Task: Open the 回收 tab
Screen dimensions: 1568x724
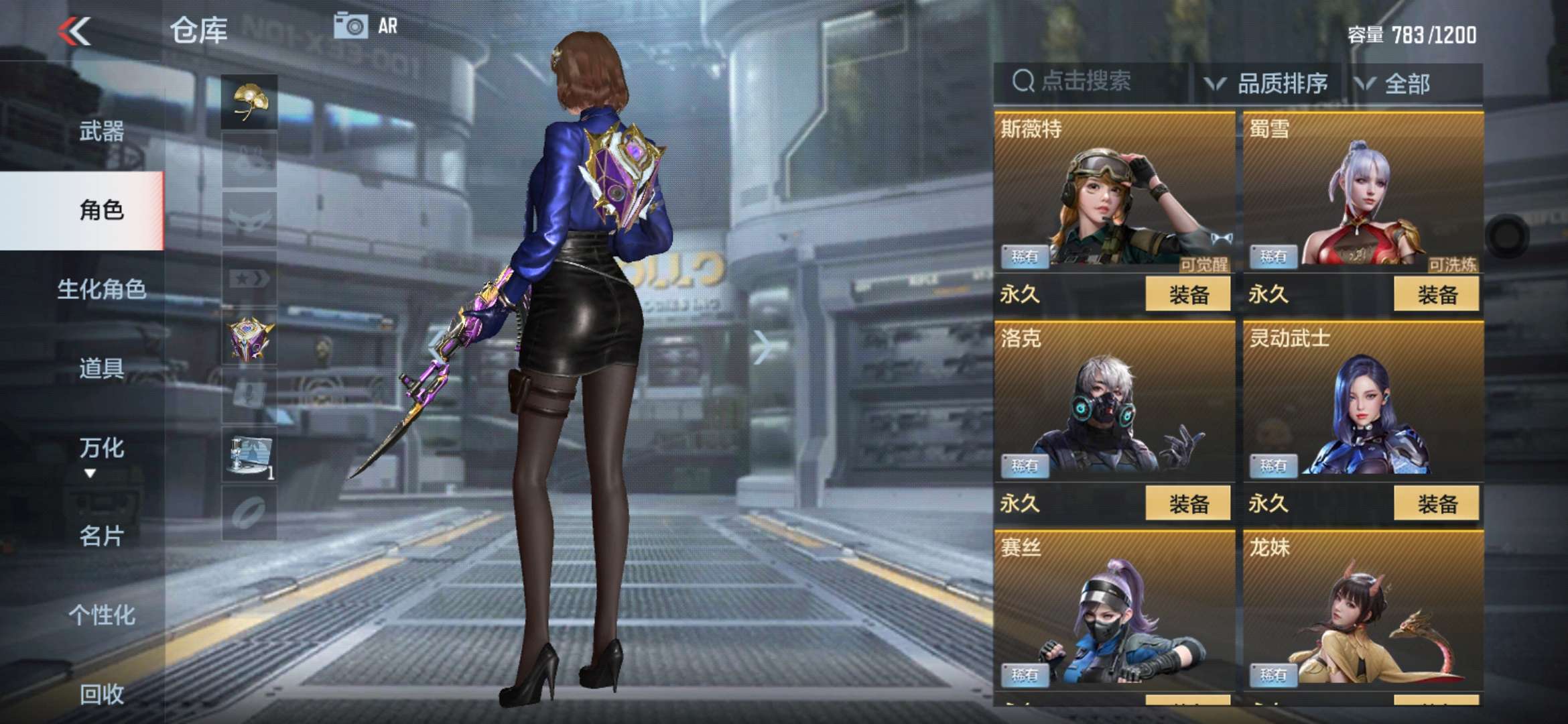Action: [x=101, y=694]
